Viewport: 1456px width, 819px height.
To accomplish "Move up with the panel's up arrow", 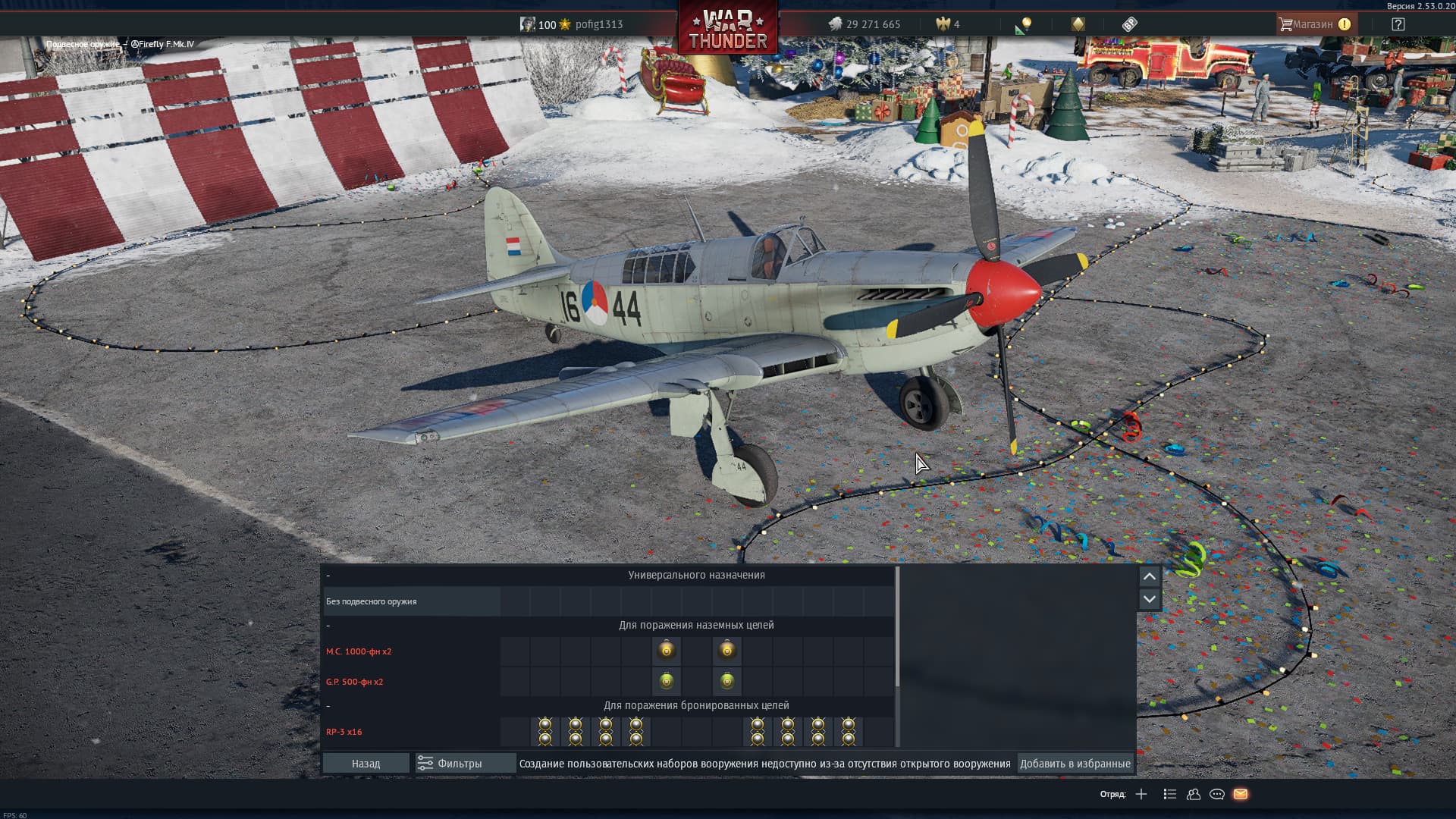I will tap(1149, 576).
